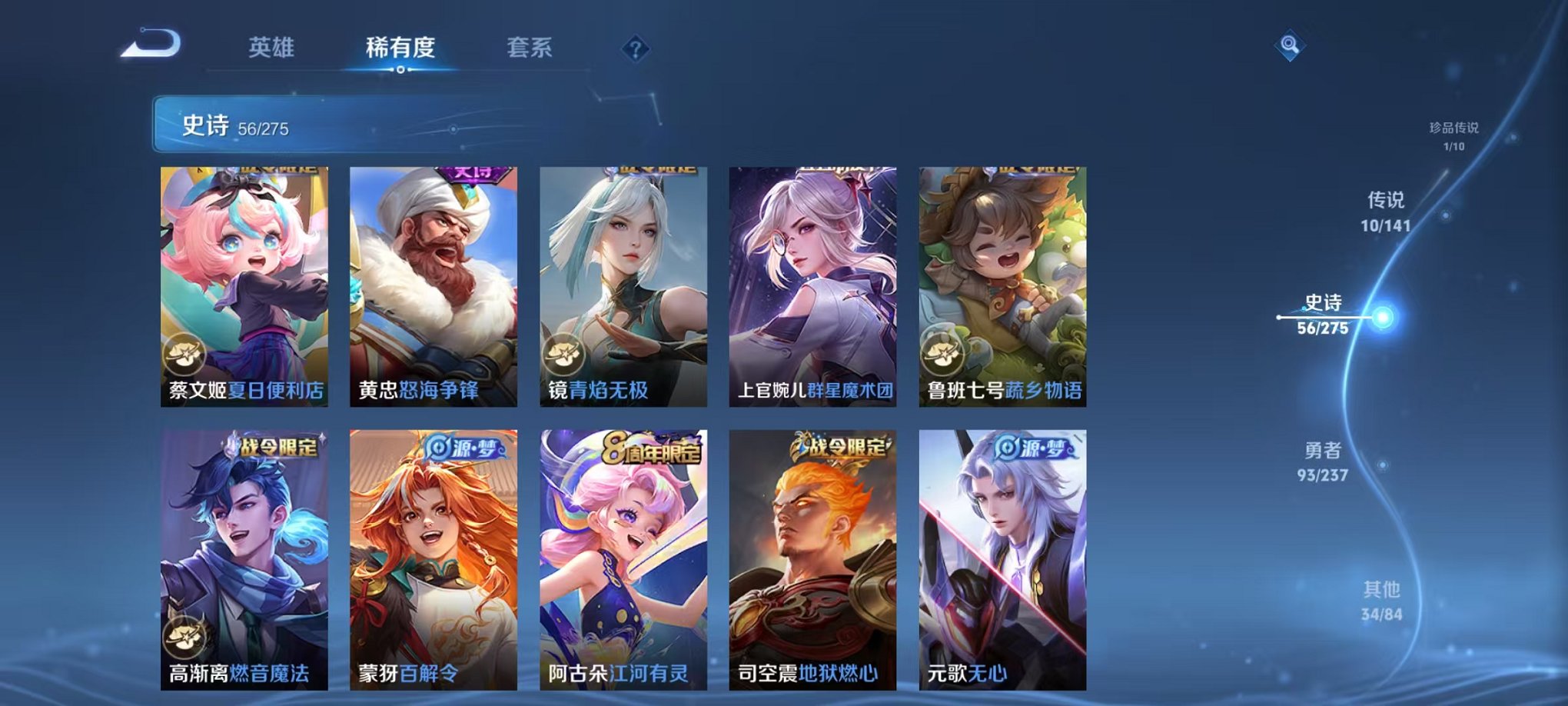Click the back arrow icon

151,44
